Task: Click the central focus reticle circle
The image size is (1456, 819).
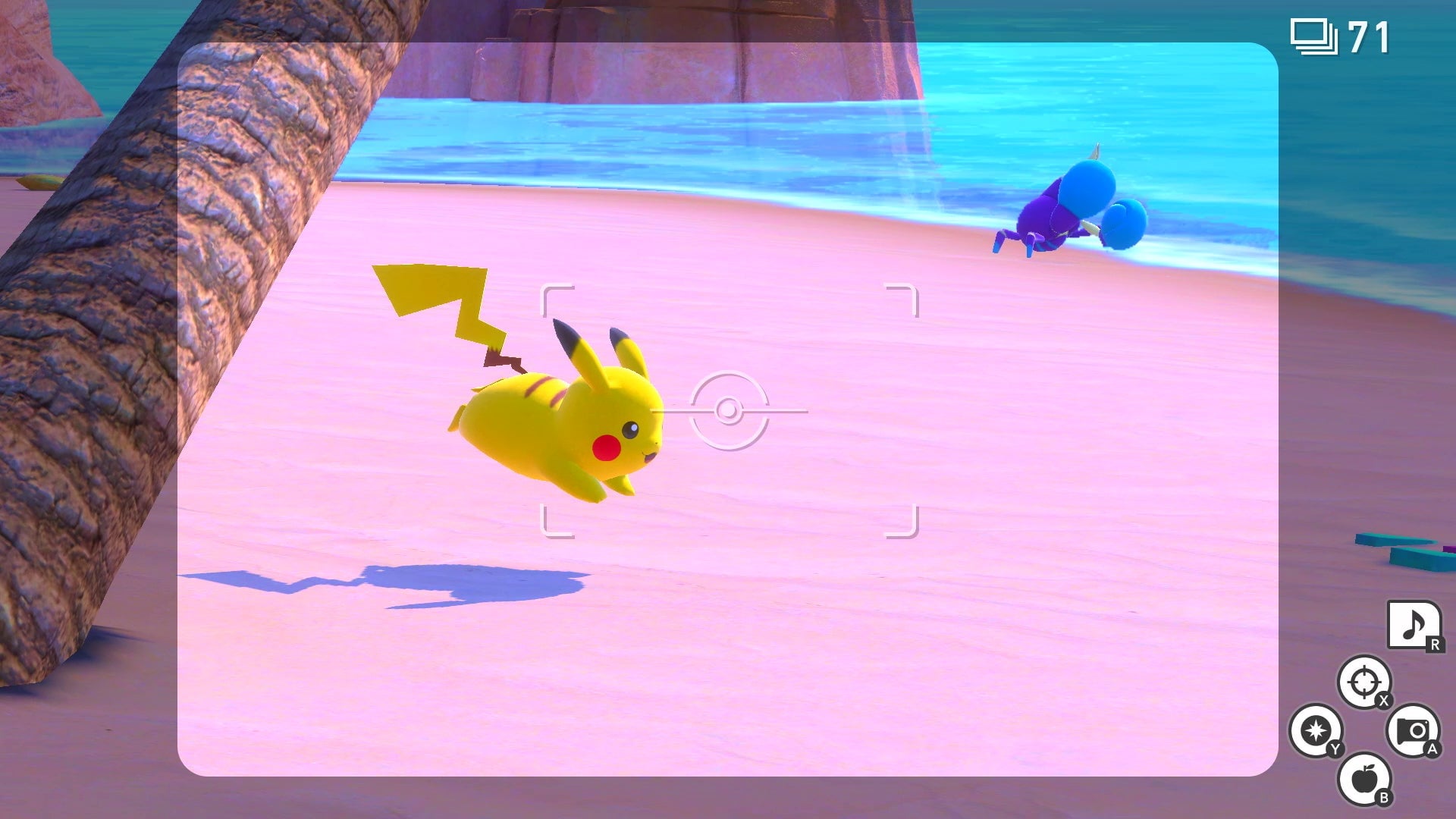Action: click(x=730, y=409)
